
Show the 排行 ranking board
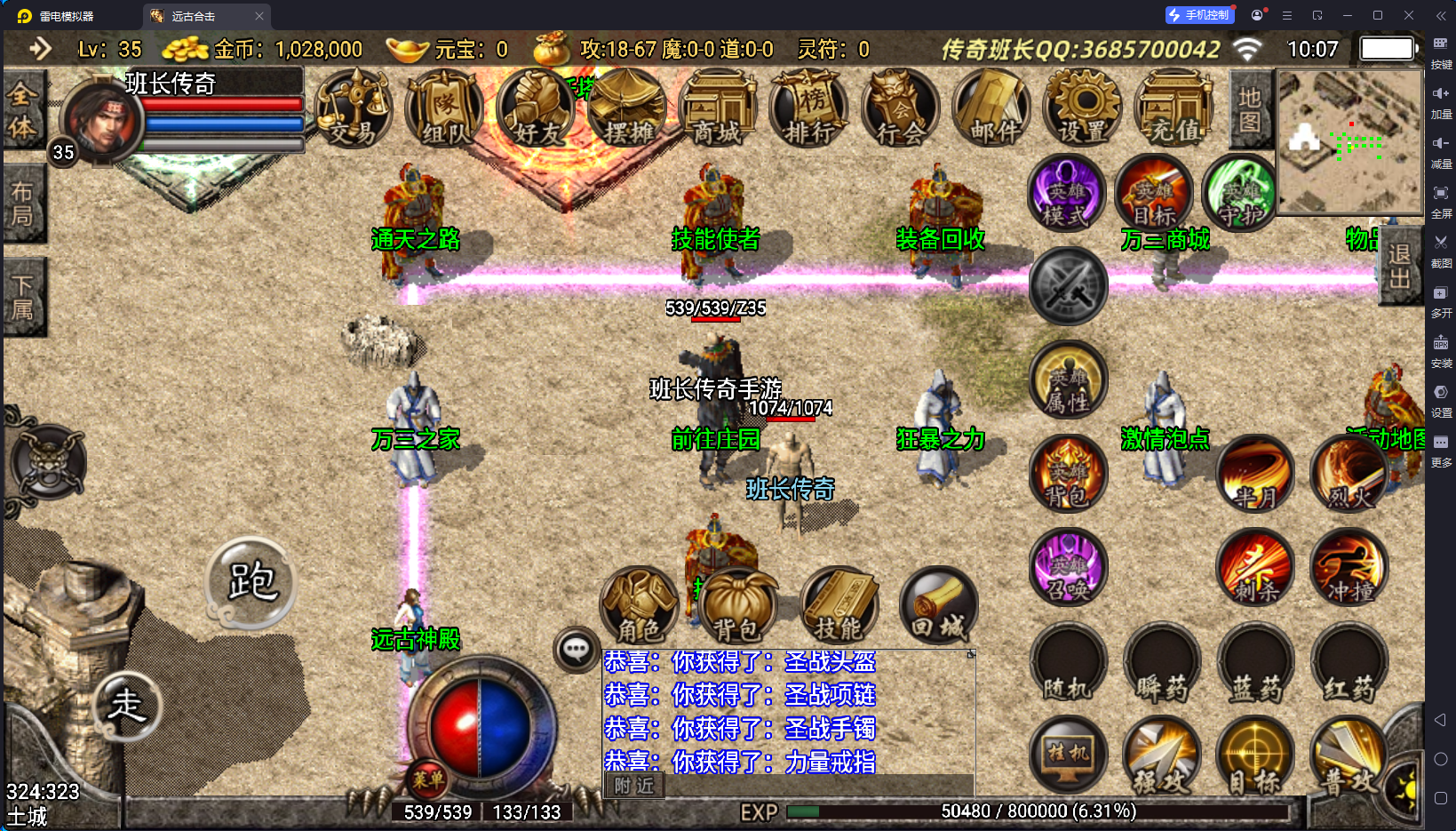click(809, 109)
